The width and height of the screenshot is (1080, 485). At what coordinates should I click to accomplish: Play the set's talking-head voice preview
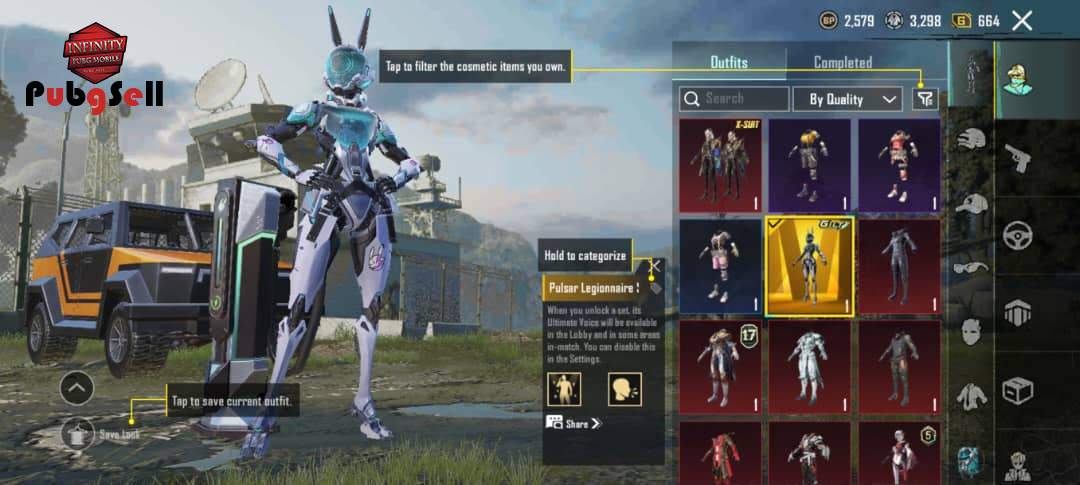(x=624, y=388)
